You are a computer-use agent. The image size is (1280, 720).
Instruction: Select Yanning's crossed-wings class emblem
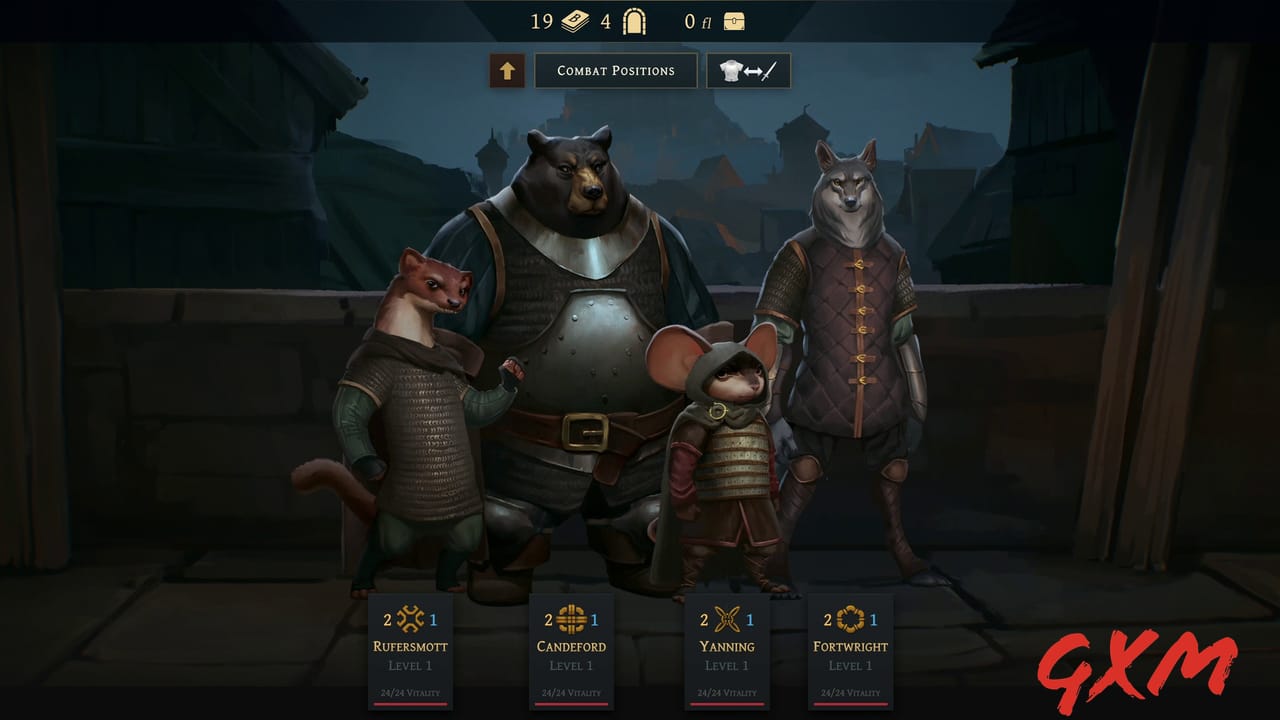coord(725,620)
